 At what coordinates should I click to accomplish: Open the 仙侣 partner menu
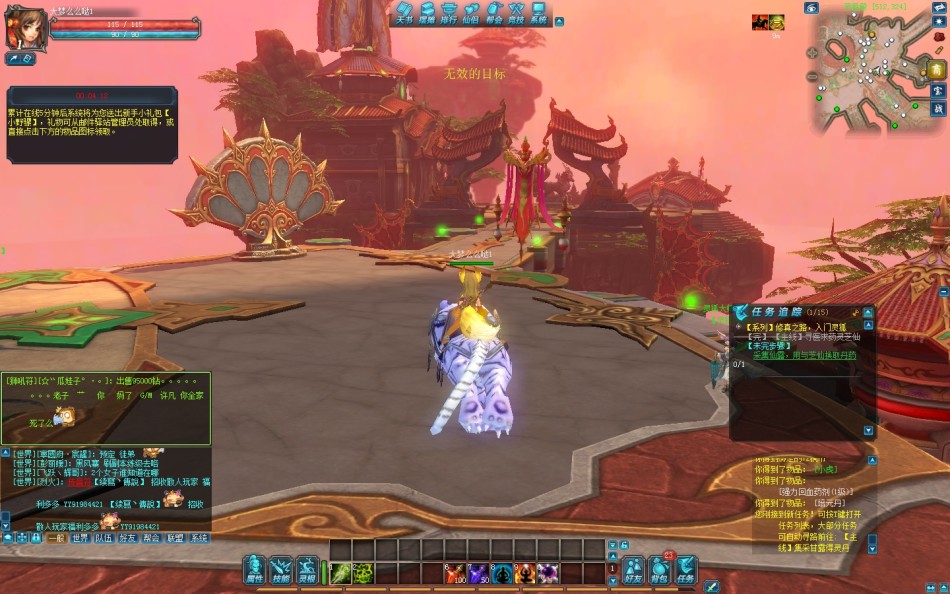471,13
